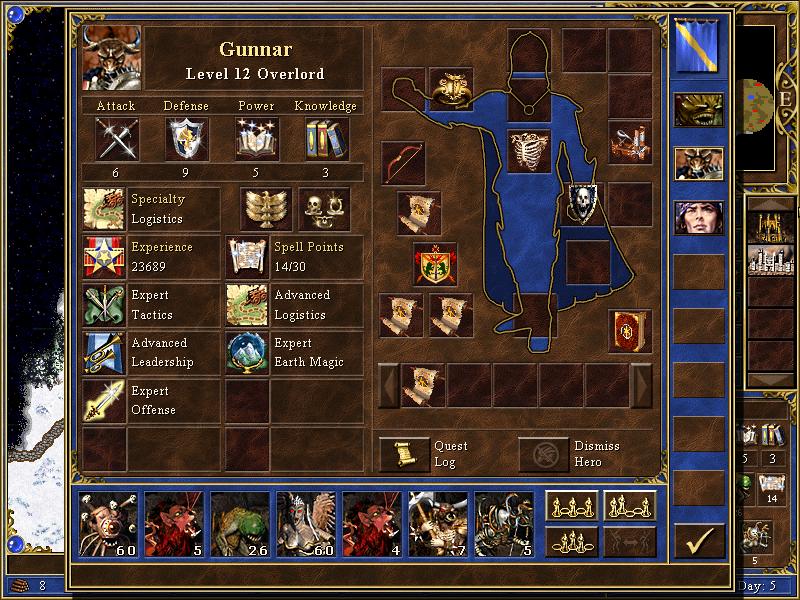This screenshot has width=800, height=600.
Task: Confirm with the gold checkmark button
Action: click(x=699, y=541)
